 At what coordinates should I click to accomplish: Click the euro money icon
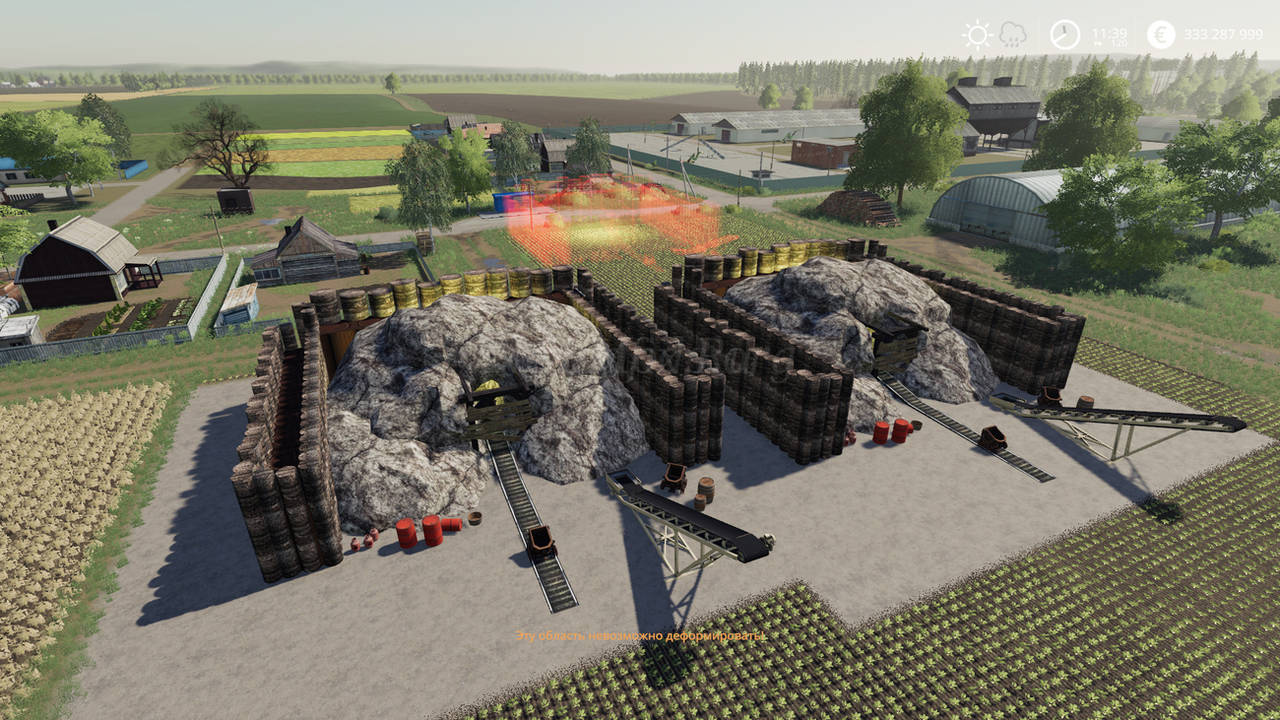click(x=1161, y=35)
